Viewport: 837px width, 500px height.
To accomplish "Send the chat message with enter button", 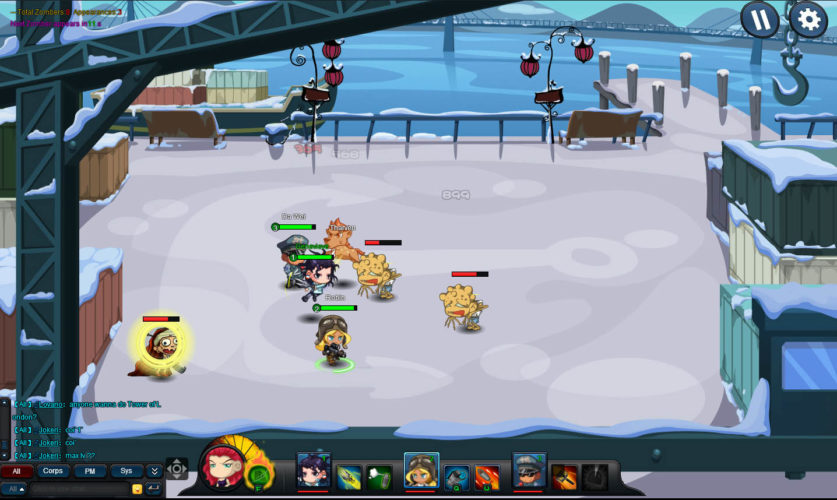I will point(154,489).
